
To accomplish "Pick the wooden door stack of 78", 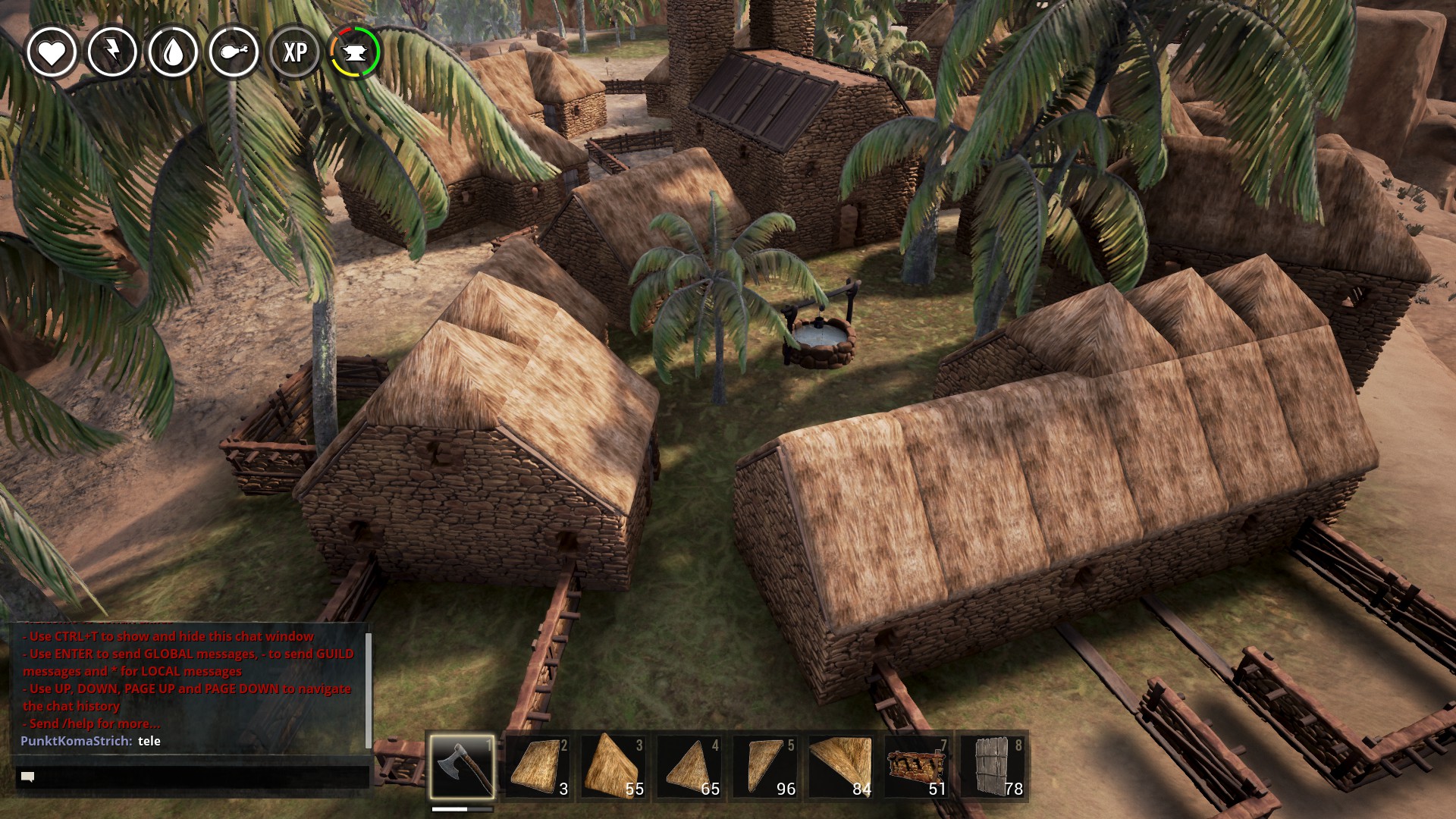I will [993, 766].
